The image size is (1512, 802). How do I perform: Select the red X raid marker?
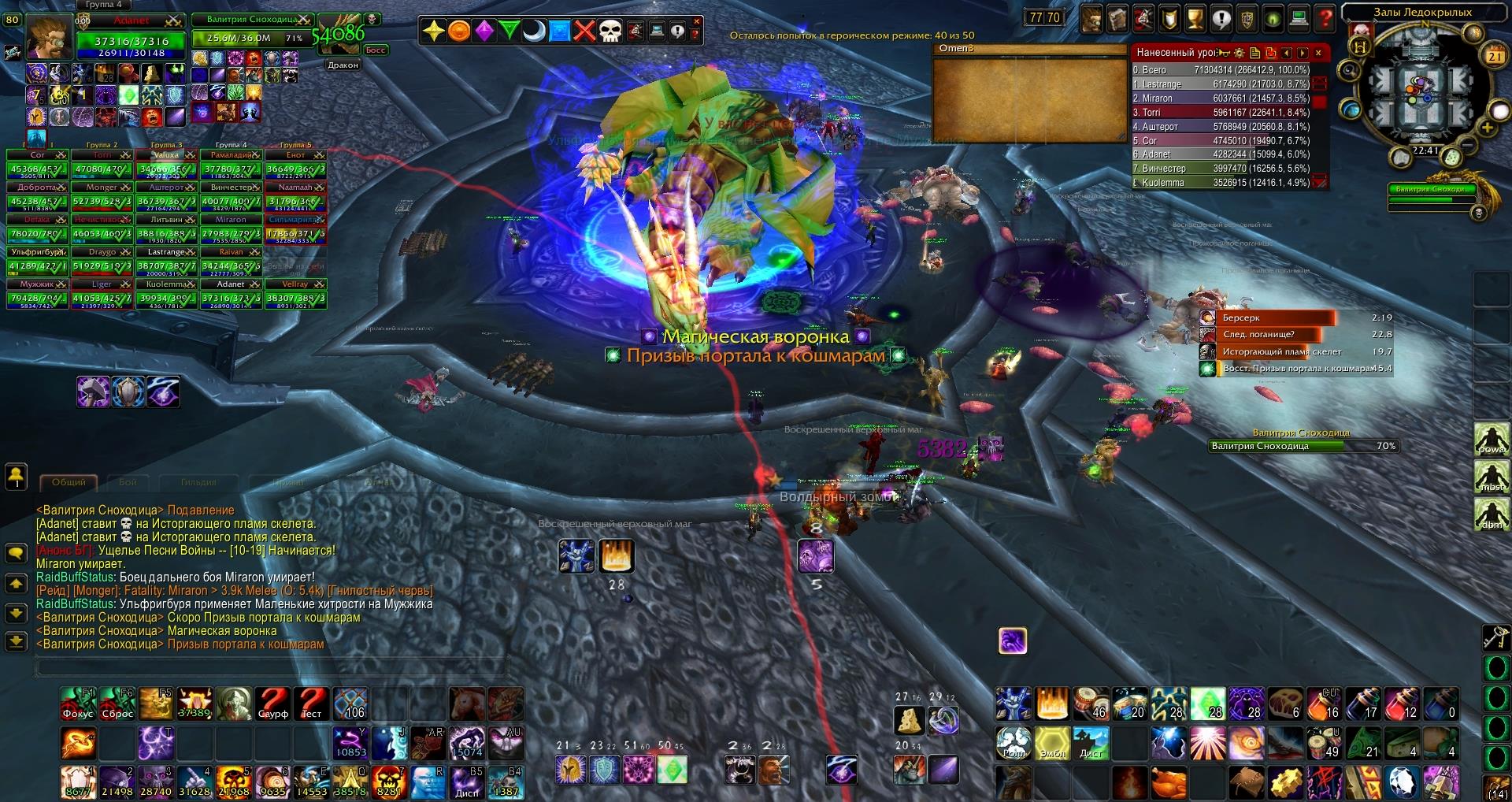coord(584,31)
